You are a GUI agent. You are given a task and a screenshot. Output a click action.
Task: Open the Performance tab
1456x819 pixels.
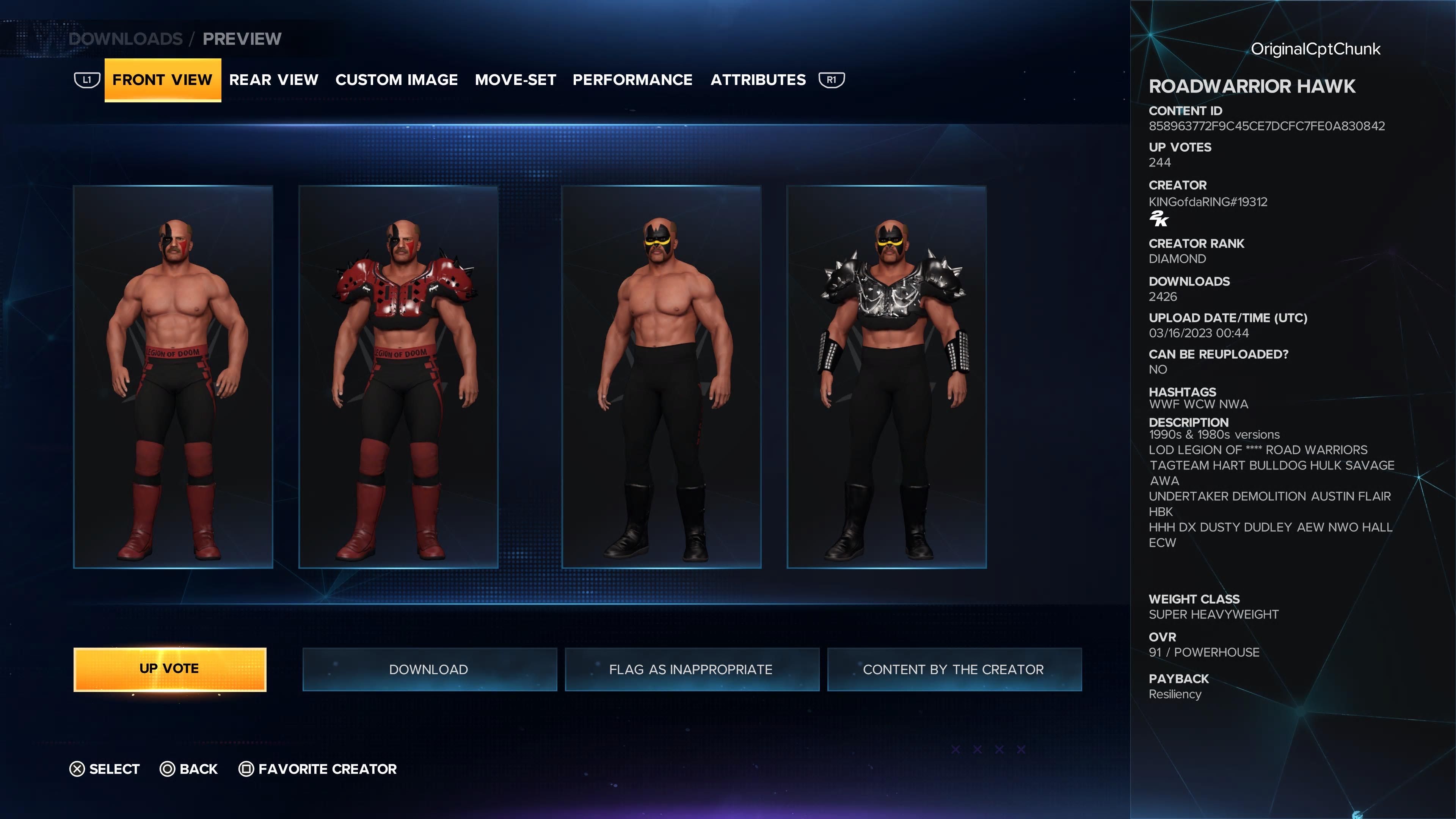[x=632, y=80]
